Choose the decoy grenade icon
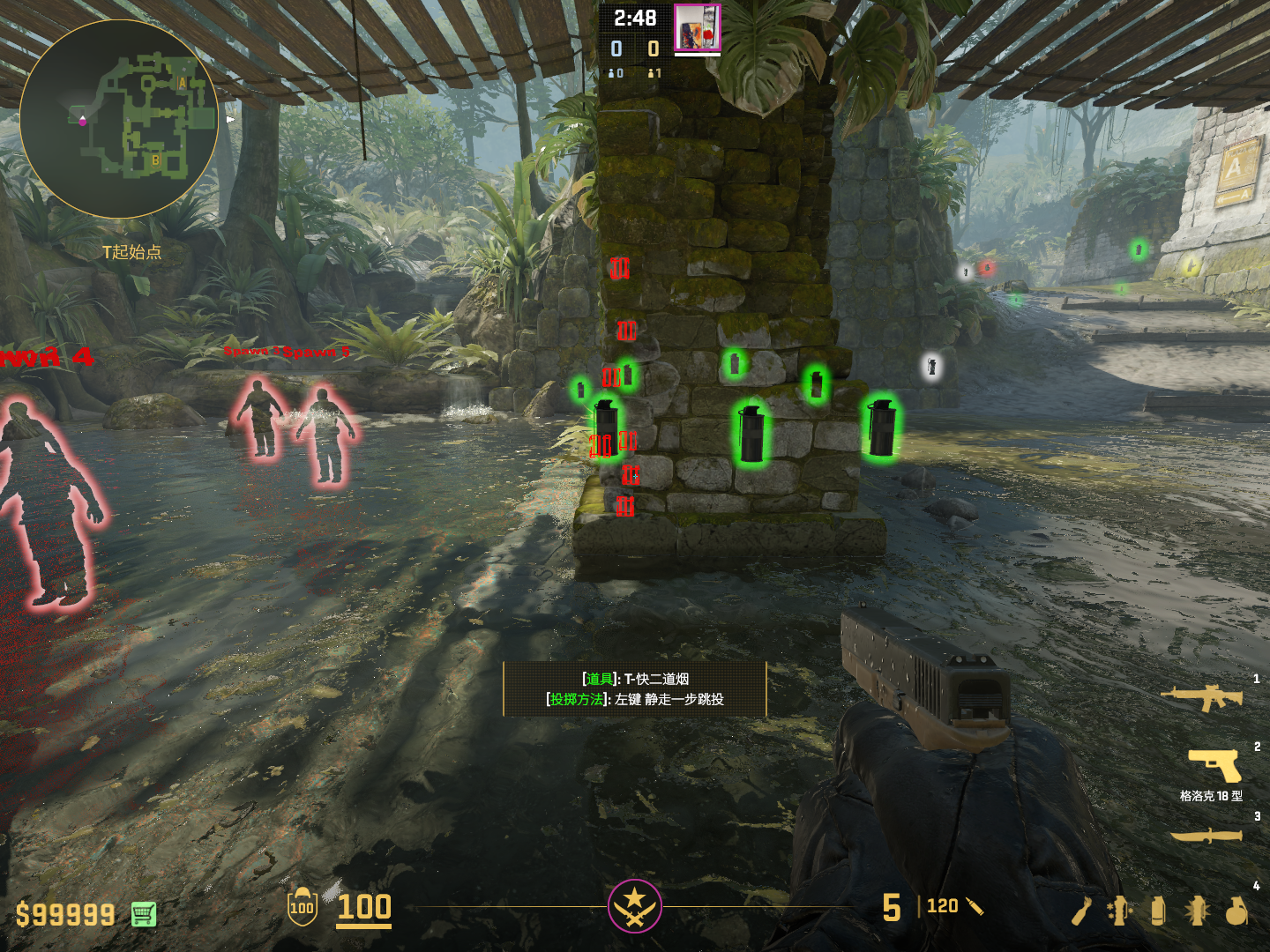1270x952 pixels. pyautogui.click(x=1119, y=911)
